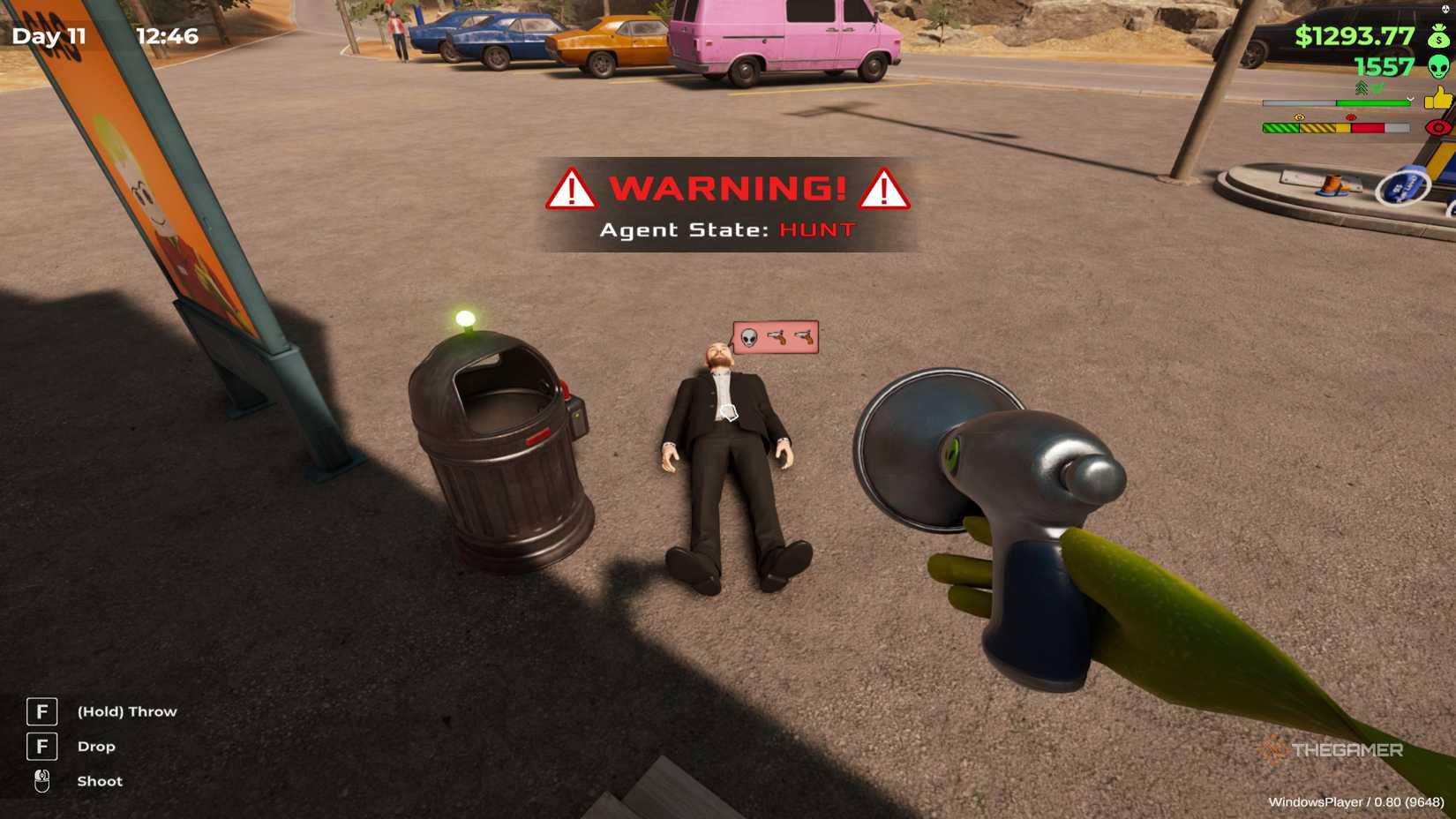This screenshot has height=819, width=1456.
Task: Select the alien head currency icon
Action: click(x=1438, y=67)
